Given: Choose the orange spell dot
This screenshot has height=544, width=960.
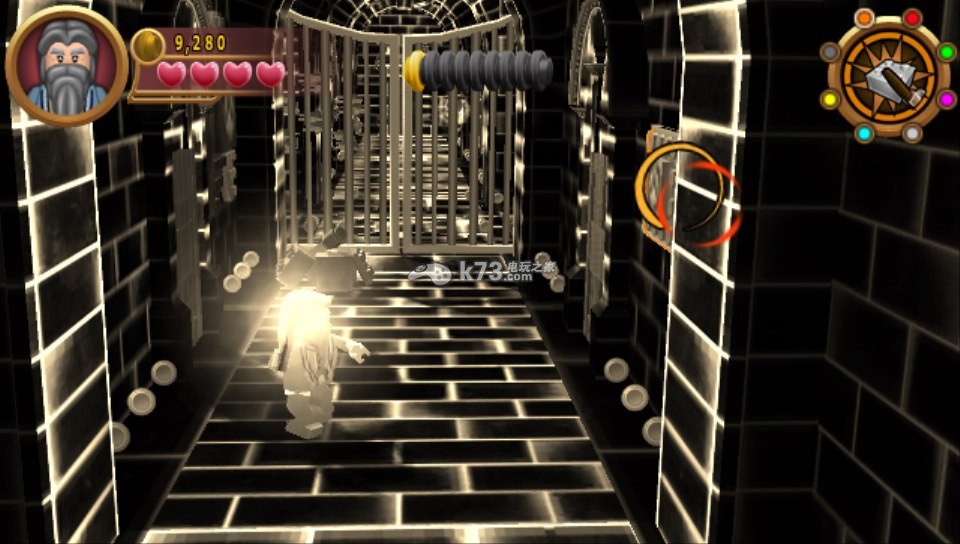Looking at the screenshot, I should point(864,18).
